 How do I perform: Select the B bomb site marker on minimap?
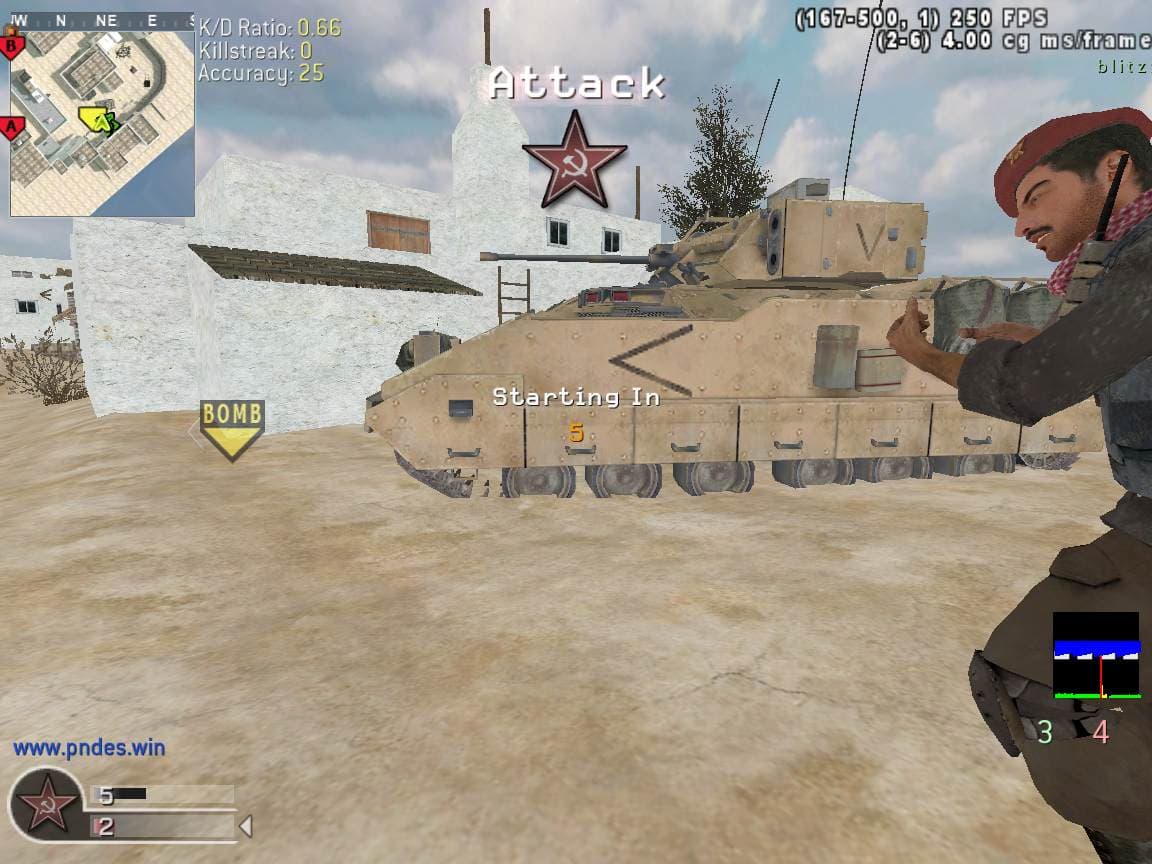pyautogui.click(x=12, y=45)
